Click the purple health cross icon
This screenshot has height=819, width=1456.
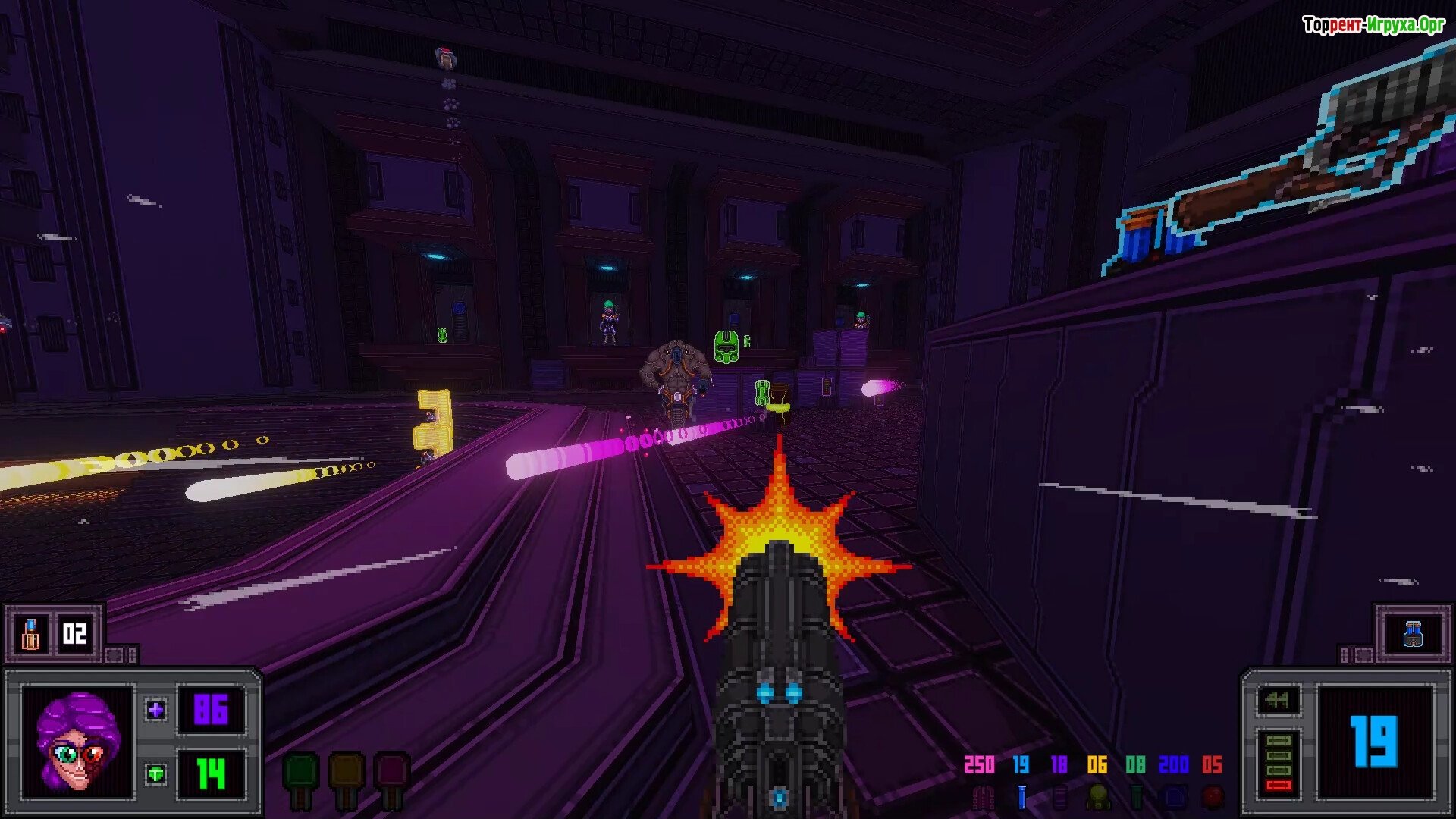(x=156, y=711)
